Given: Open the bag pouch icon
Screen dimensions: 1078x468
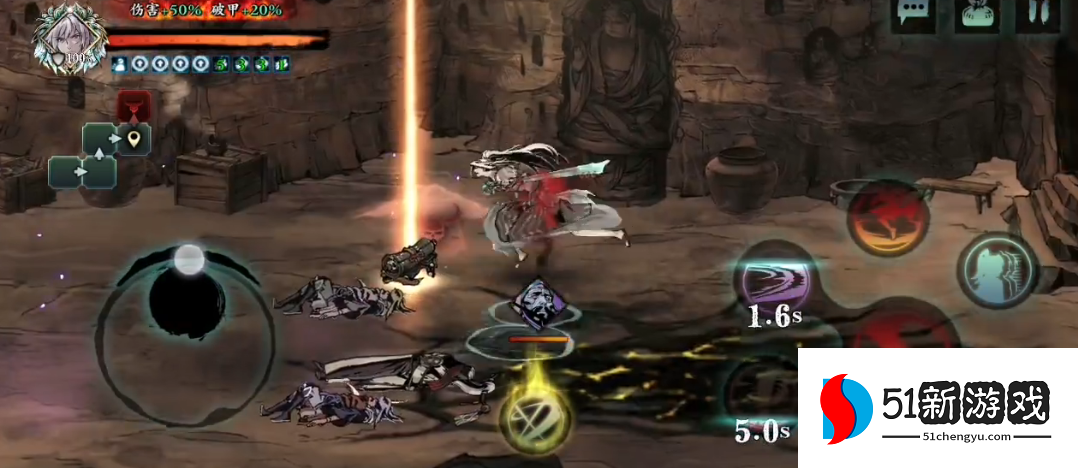Looking at the screenshot, I should pos(977,15).
